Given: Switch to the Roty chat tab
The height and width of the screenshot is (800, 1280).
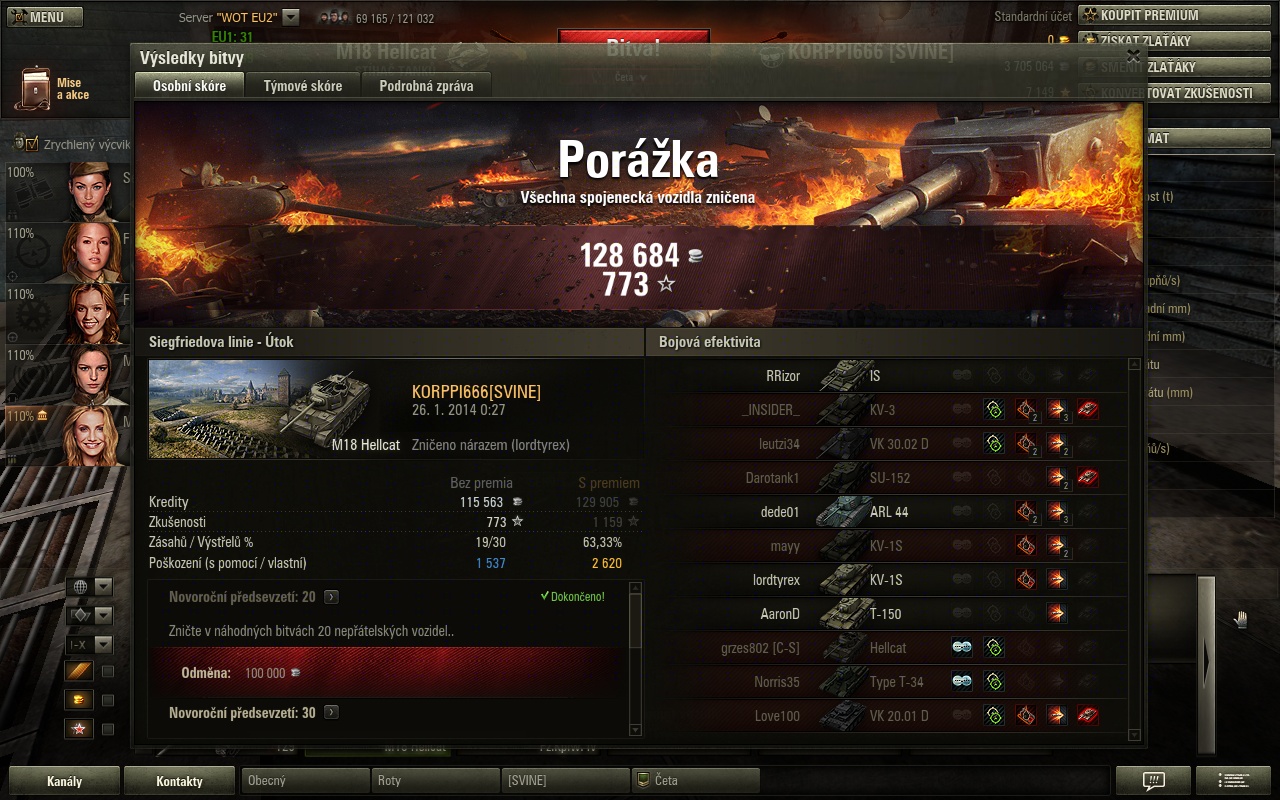Looking at the screenshot, I should click(x=434, y=781).
